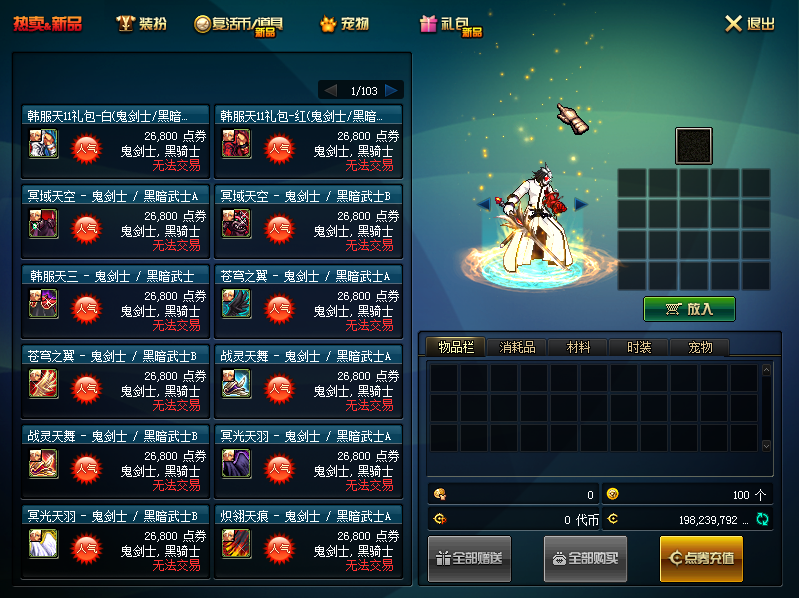Go to the next shop page
Image resolution: width=799 pixels, height=598 pixels.
point(393,90)
